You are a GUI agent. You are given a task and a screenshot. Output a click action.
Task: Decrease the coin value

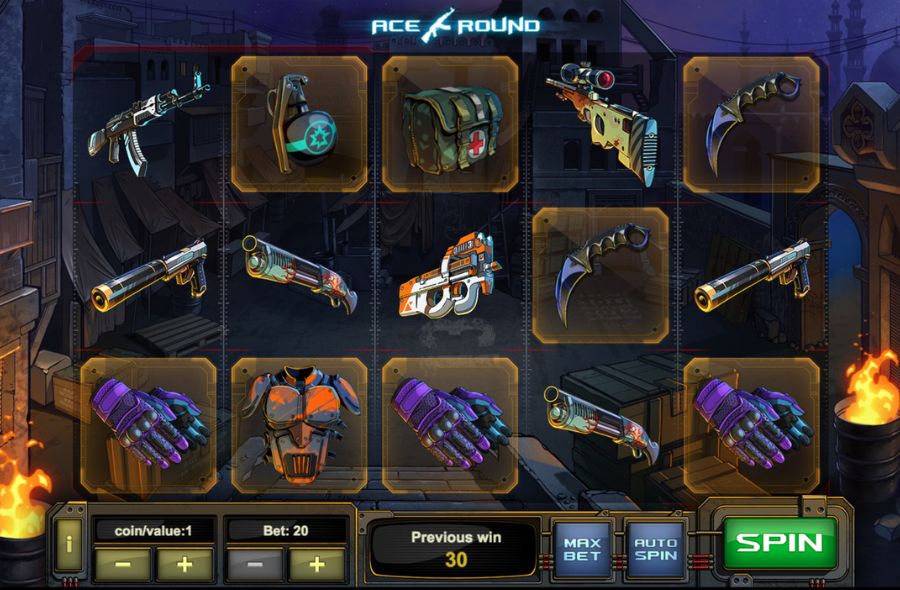[x=123, y=564]
